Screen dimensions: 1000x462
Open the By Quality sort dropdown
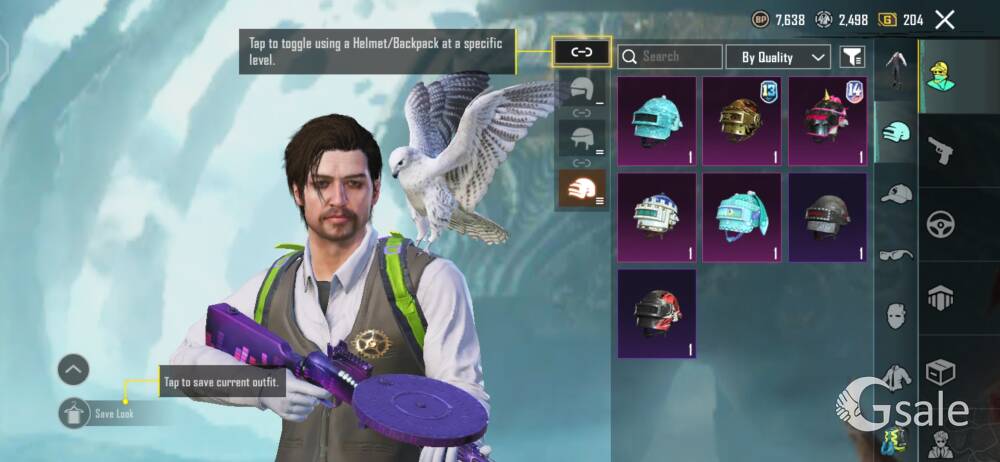pyautogui.click(x=778, y=57)
